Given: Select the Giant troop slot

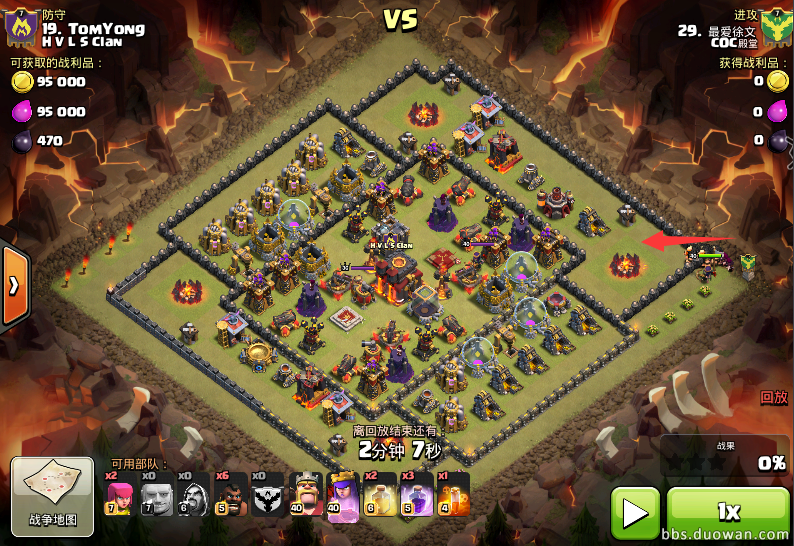Looking at the screenshot, I should tap(156, 494).
